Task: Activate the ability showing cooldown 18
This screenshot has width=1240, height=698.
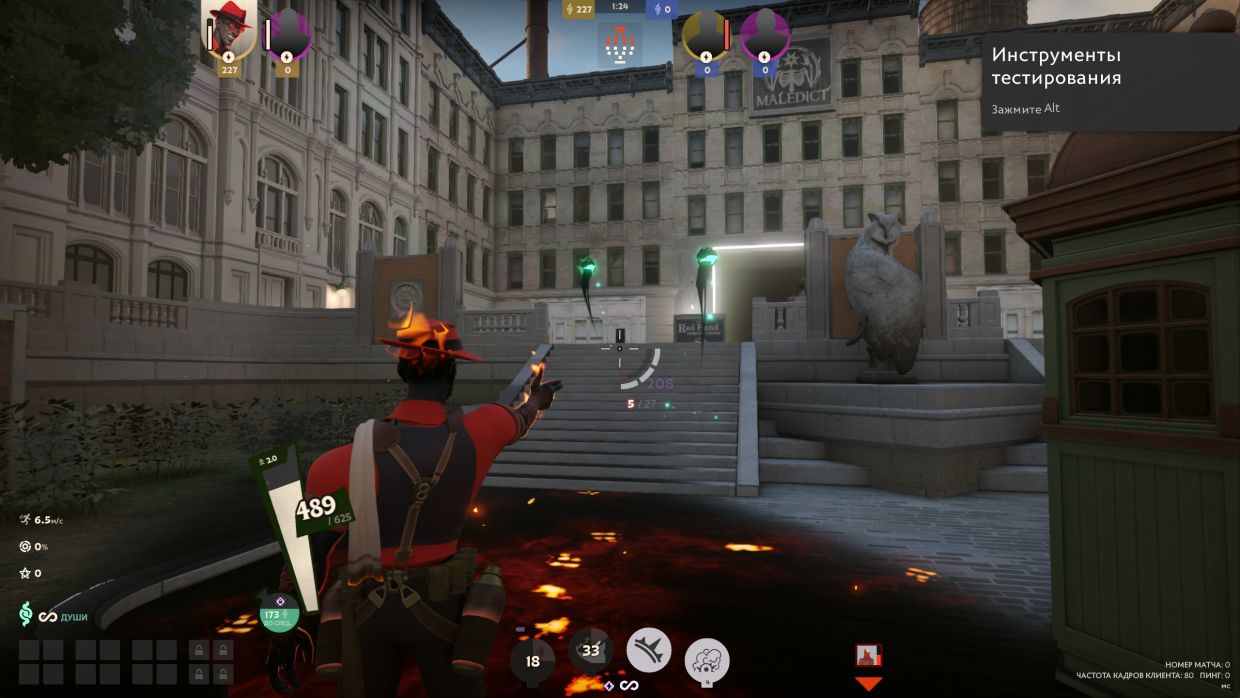Action: coord(532,661)
